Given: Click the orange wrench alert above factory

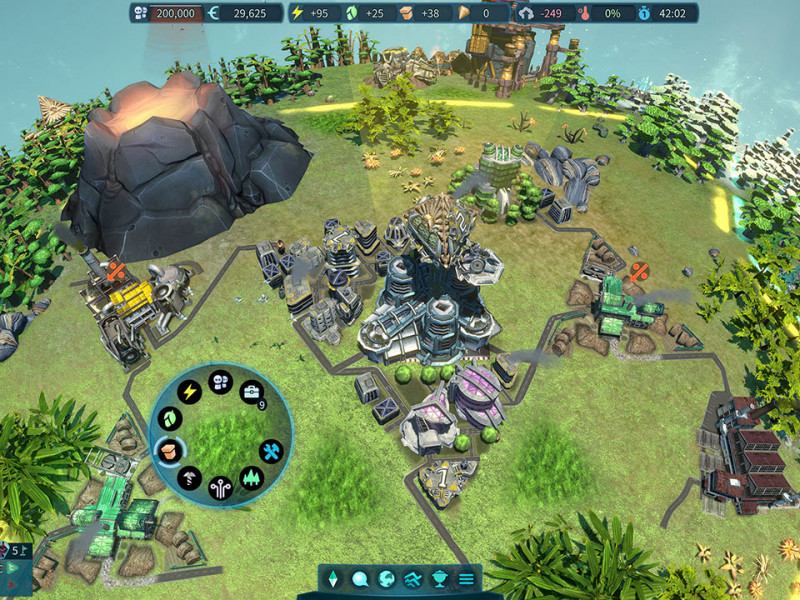Looking at the screenshot, I should pos(116,269).
